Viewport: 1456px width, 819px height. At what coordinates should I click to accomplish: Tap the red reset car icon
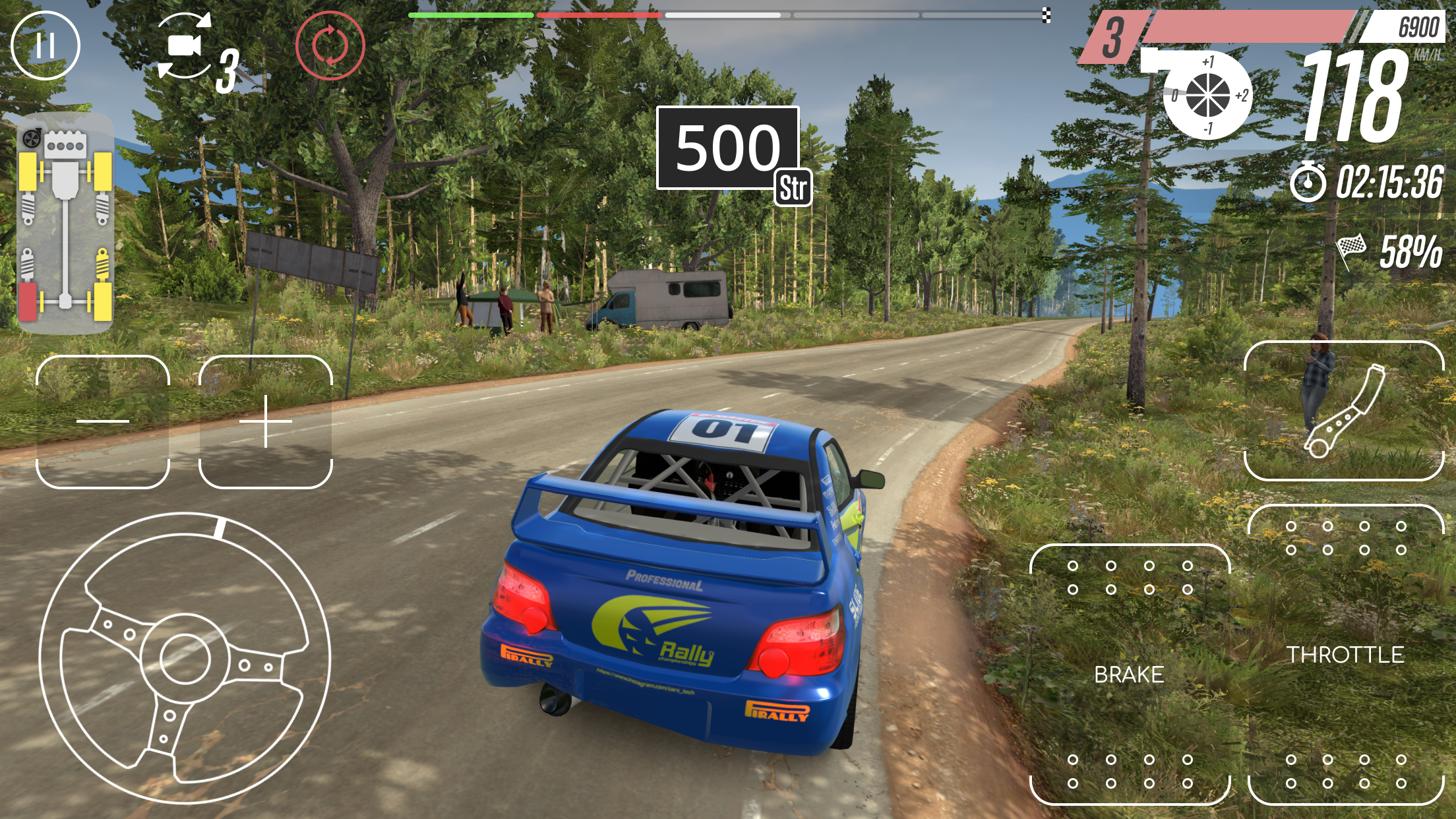tap(330, 45)
